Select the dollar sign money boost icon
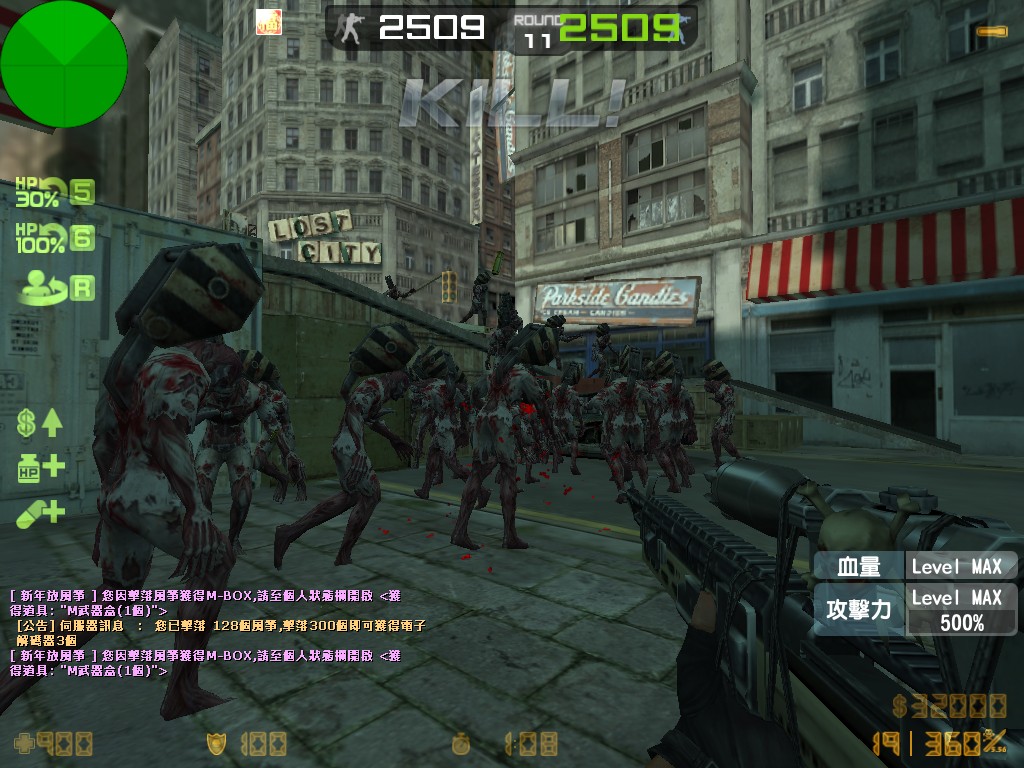This screenshot has width=1024, height=768. coord(40,422)
